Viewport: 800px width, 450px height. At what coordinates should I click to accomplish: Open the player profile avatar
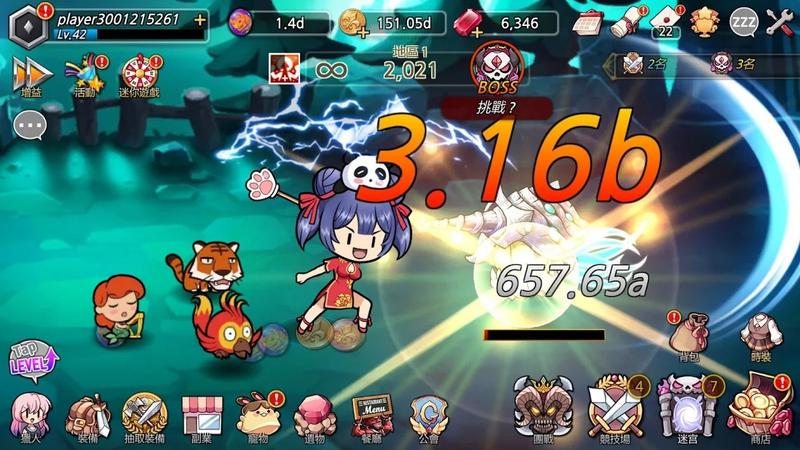coord(27,25)
